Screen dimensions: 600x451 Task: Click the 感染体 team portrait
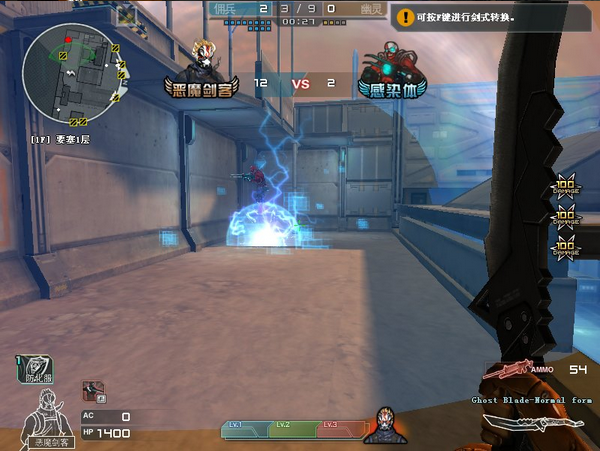(x=391, y=62)
